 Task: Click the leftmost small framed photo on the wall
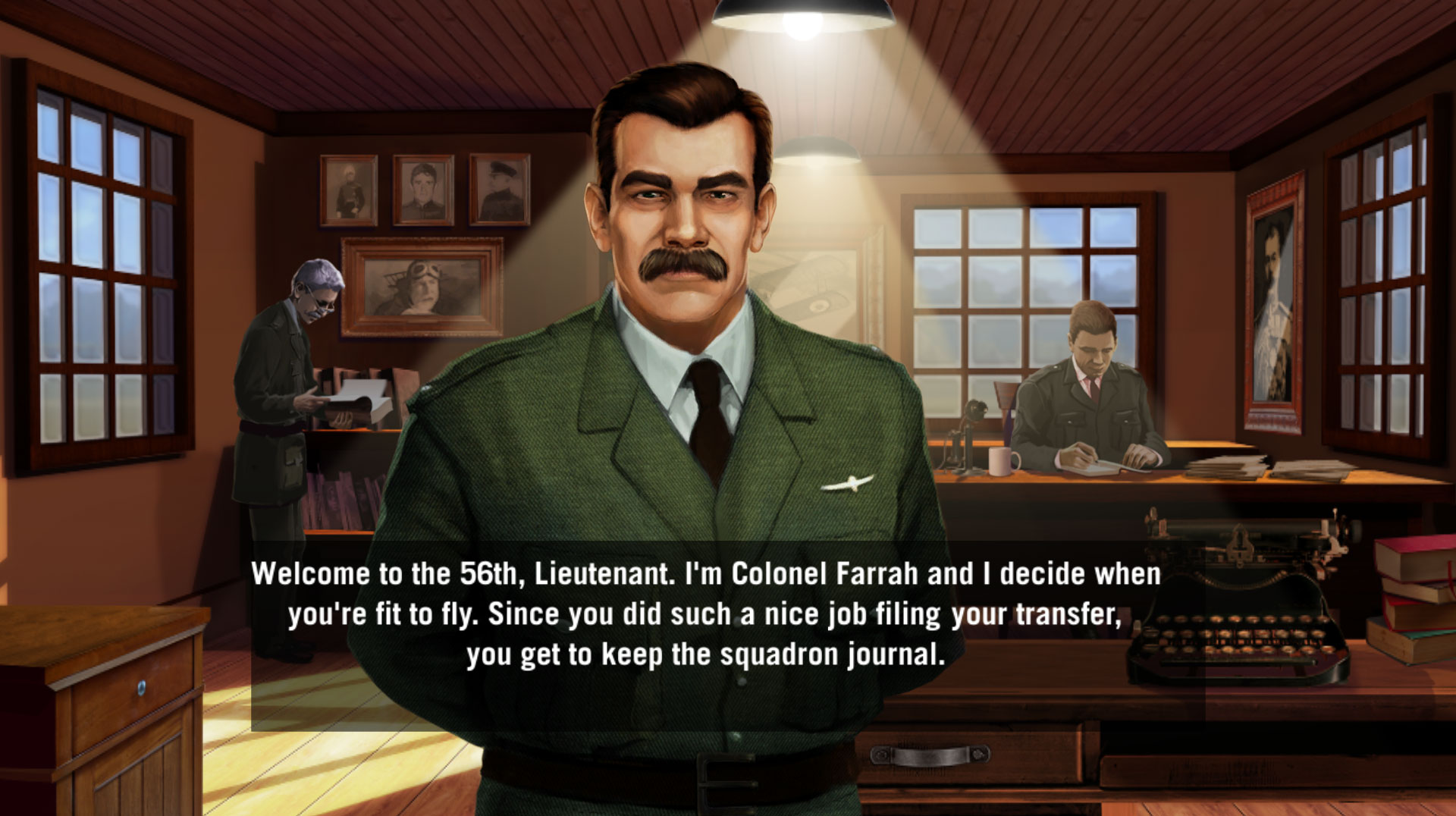point(347,190)
